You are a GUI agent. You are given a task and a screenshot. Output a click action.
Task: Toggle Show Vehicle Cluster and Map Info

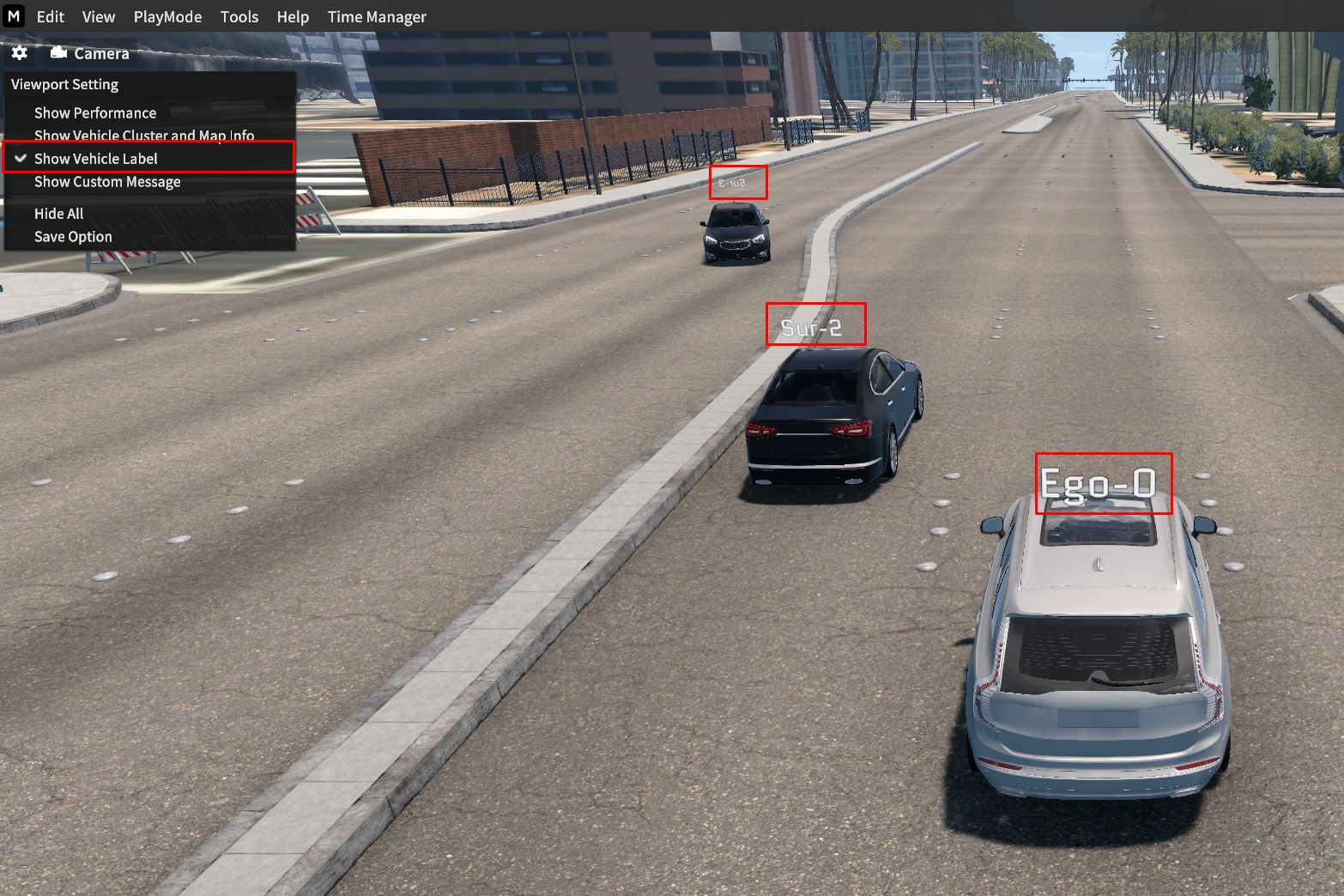coord(144,136)
